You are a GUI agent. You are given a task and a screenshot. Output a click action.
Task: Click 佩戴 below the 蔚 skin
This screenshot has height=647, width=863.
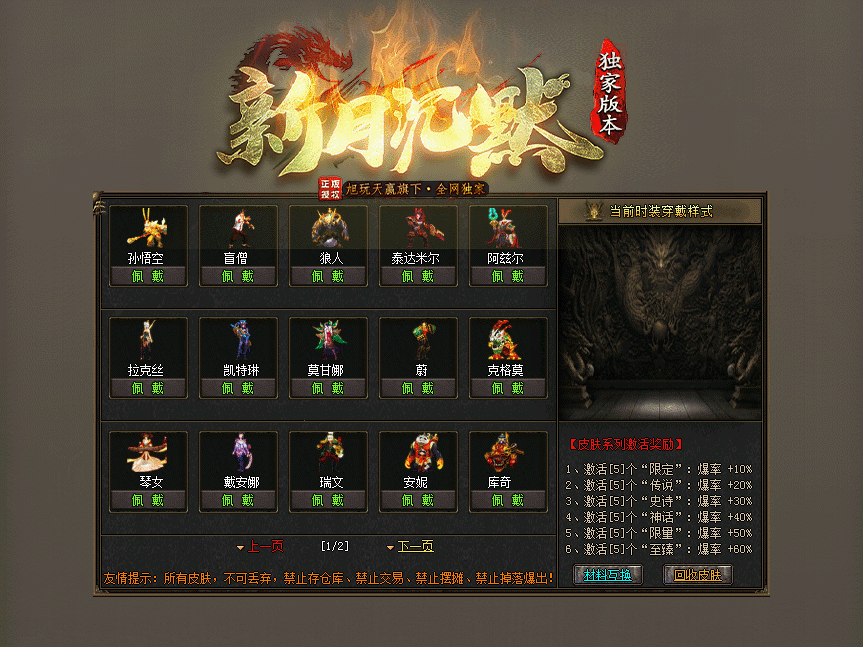[x=418, y=388]
